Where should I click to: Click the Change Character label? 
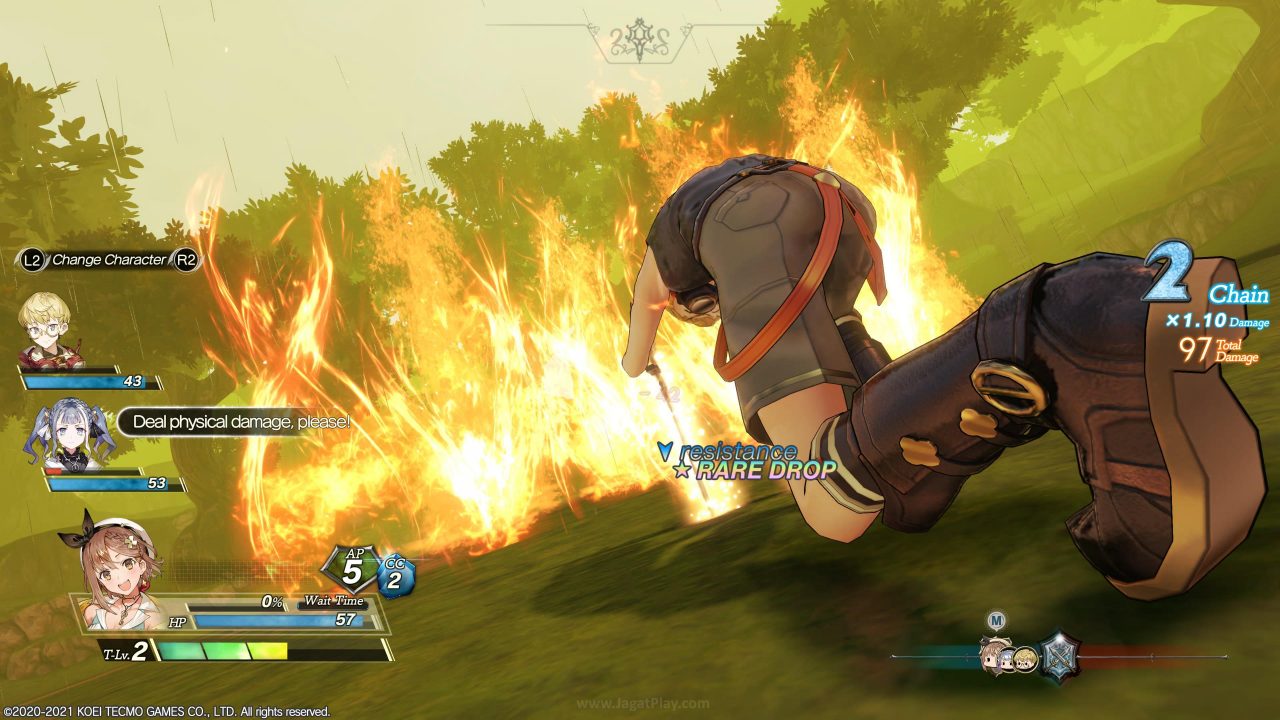[x=109, y=260]
